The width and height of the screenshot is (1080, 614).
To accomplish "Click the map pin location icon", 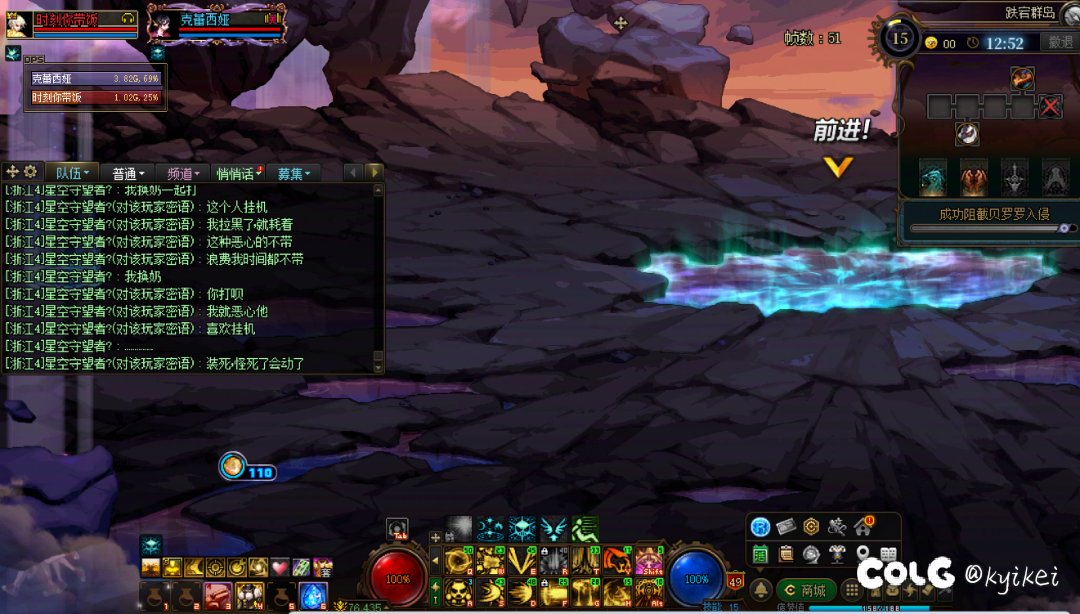I will point(862,553).
